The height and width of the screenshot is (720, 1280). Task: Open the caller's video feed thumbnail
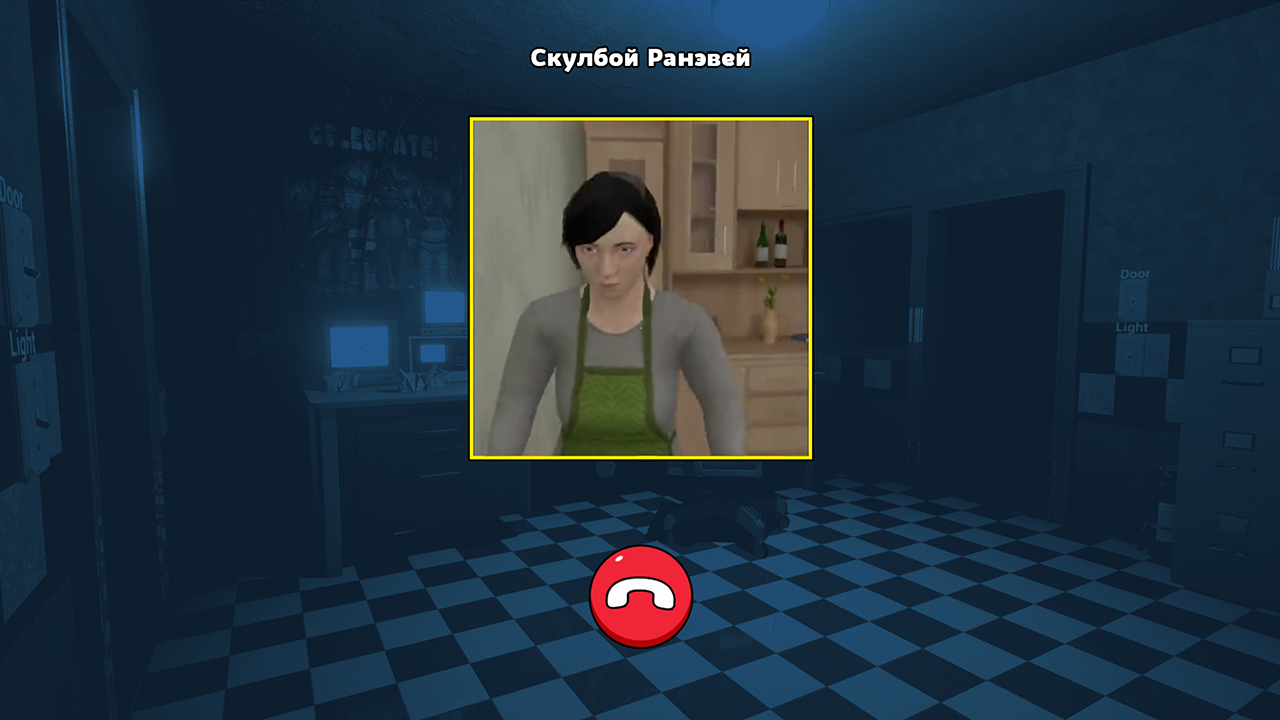[x=639, y=290]
